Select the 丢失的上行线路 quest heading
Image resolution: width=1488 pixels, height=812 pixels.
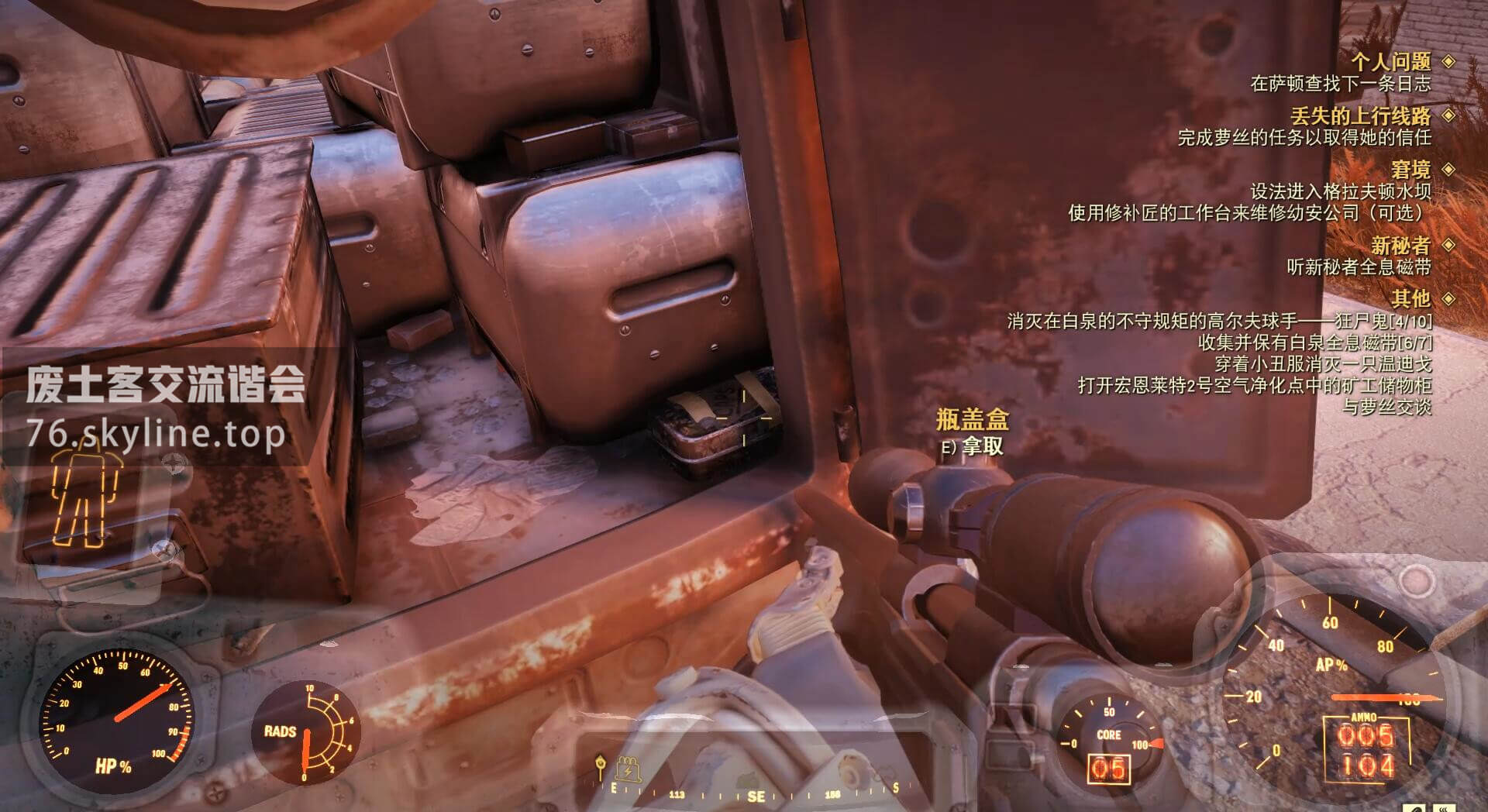1360,116
